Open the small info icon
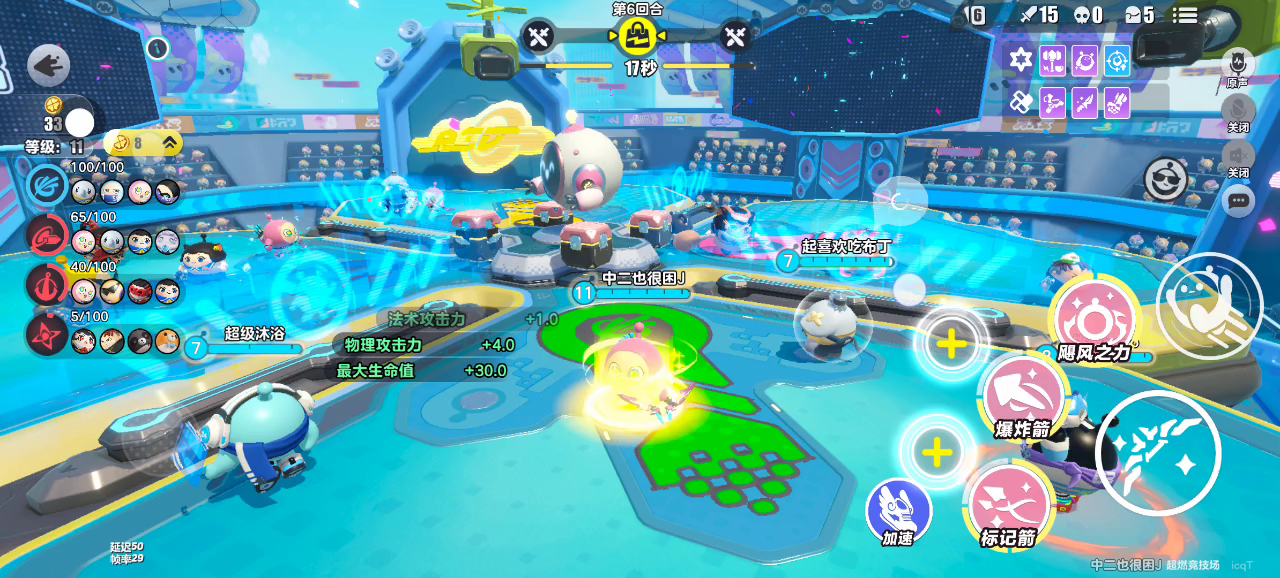1280x578 pixels. pyautogui.click(x=156, y=47)
